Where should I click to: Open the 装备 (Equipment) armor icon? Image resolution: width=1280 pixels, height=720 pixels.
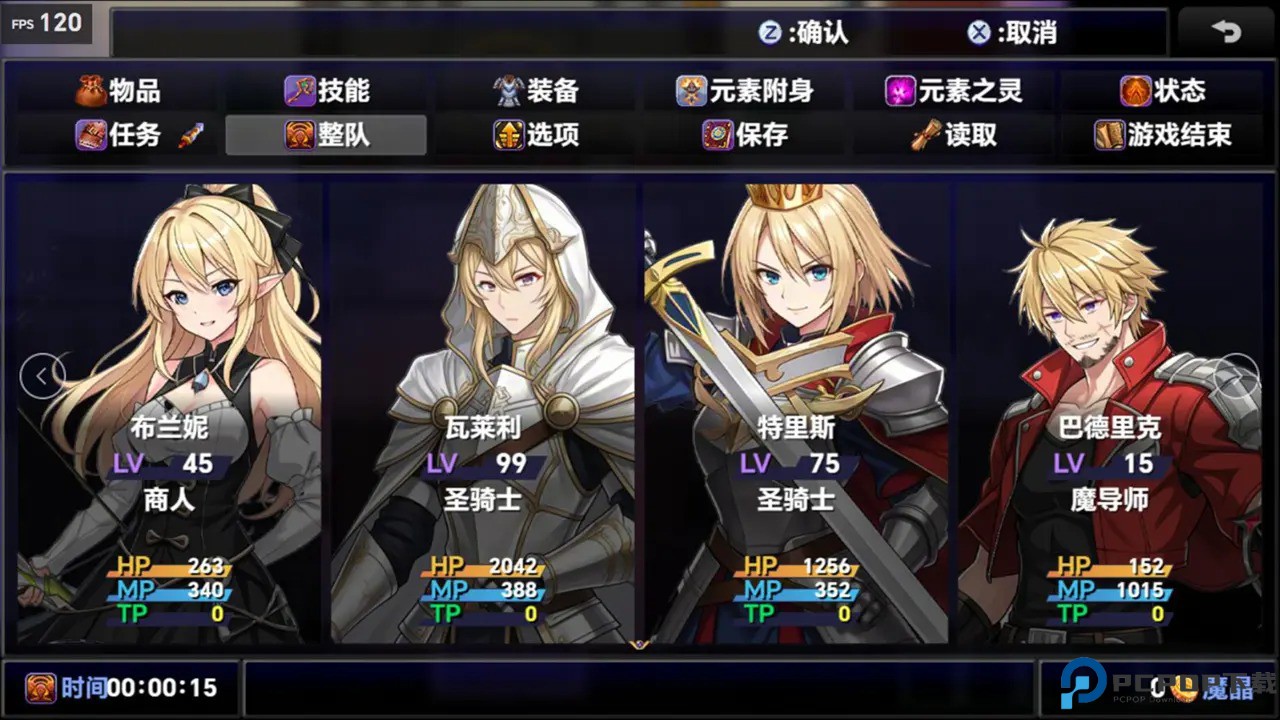508,90
